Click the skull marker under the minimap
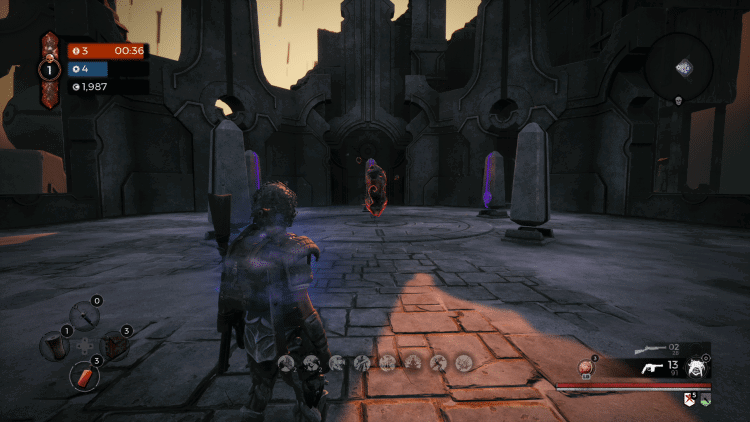750x422 pixels. tap(677, 100)
